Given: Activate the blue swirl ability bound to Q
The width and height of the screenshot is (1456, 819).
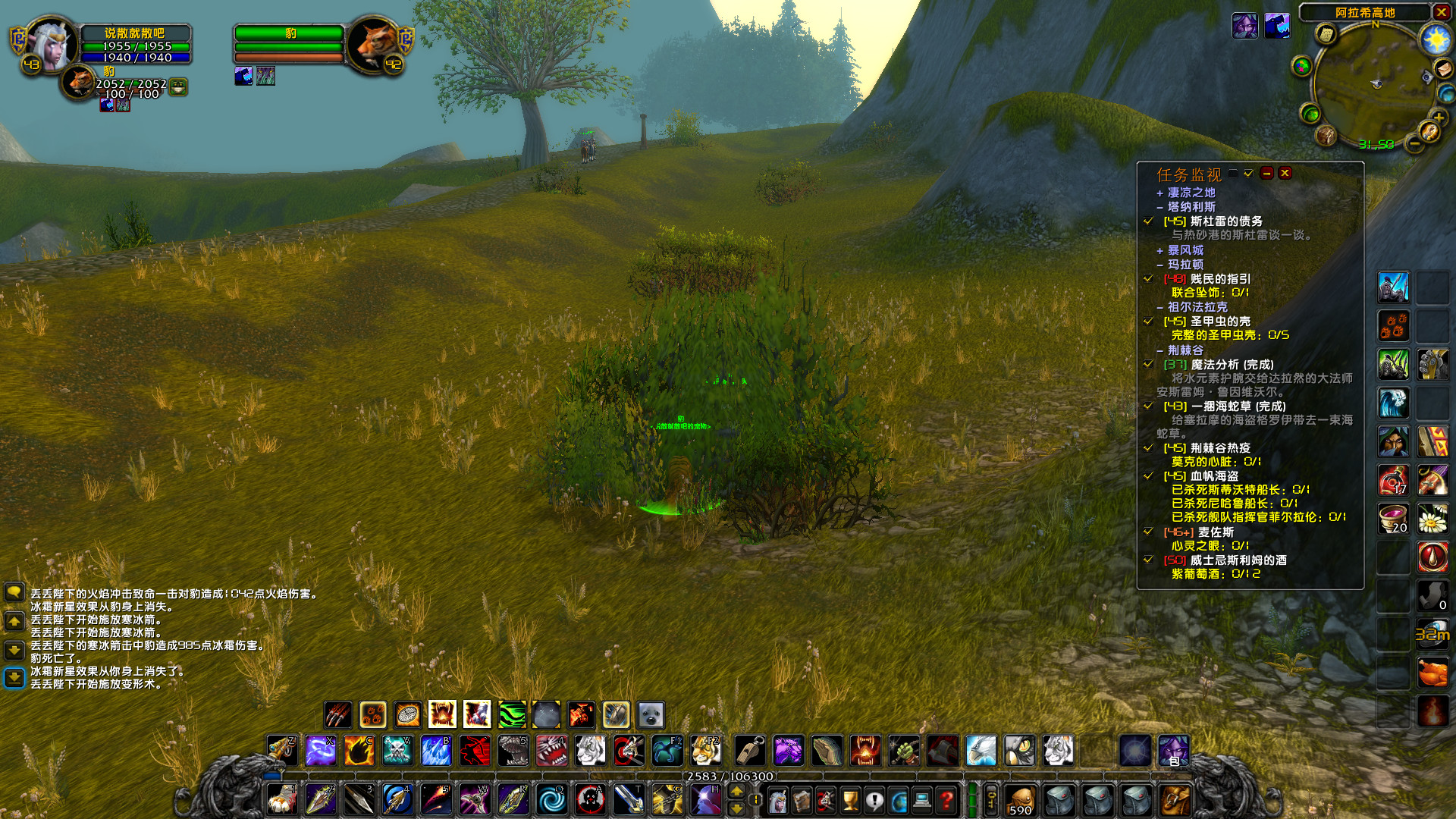Looking at the screenshot, I should point(551,799).
